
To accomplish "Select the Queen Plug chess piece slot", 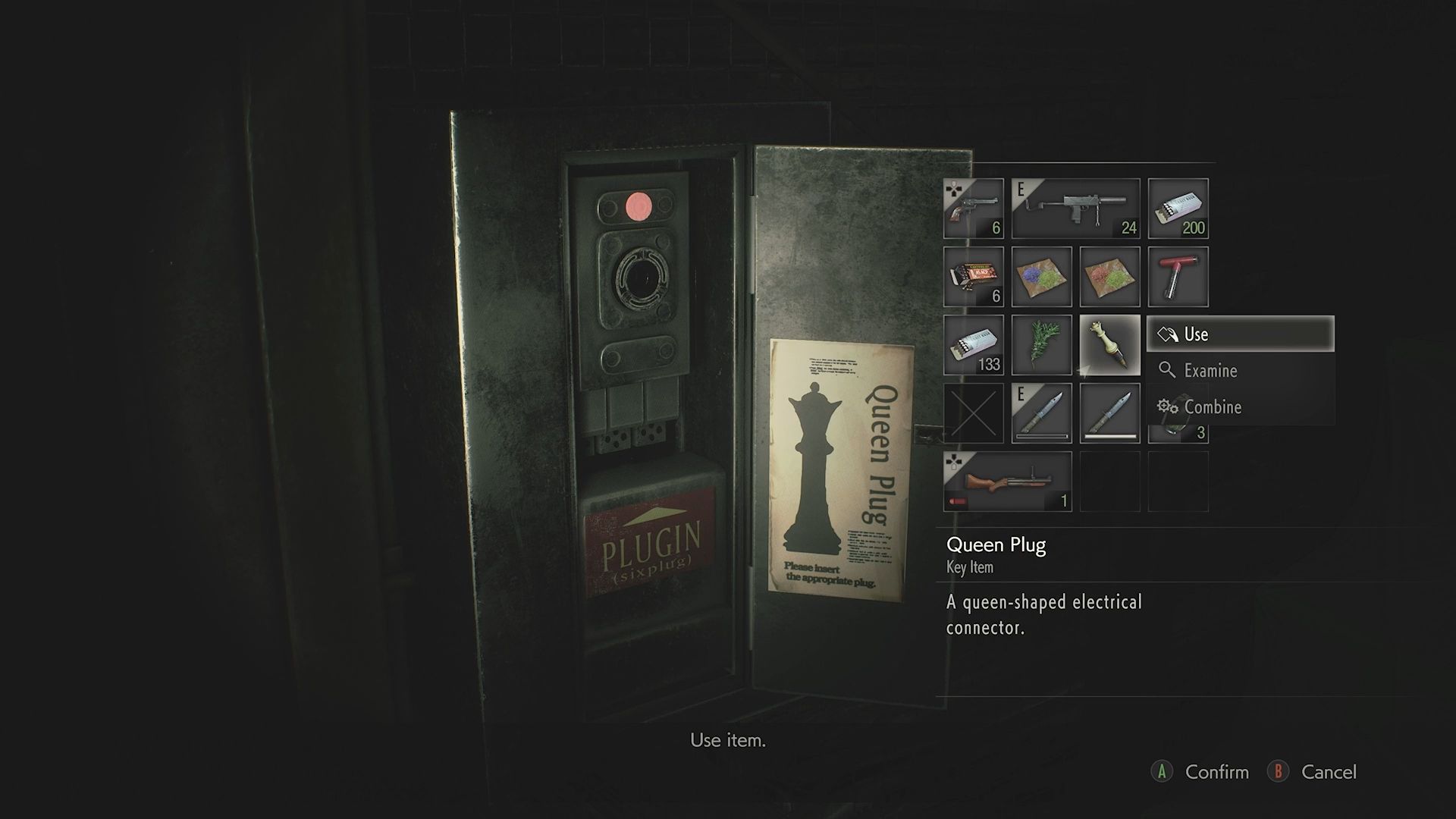I will [1109, 345].
